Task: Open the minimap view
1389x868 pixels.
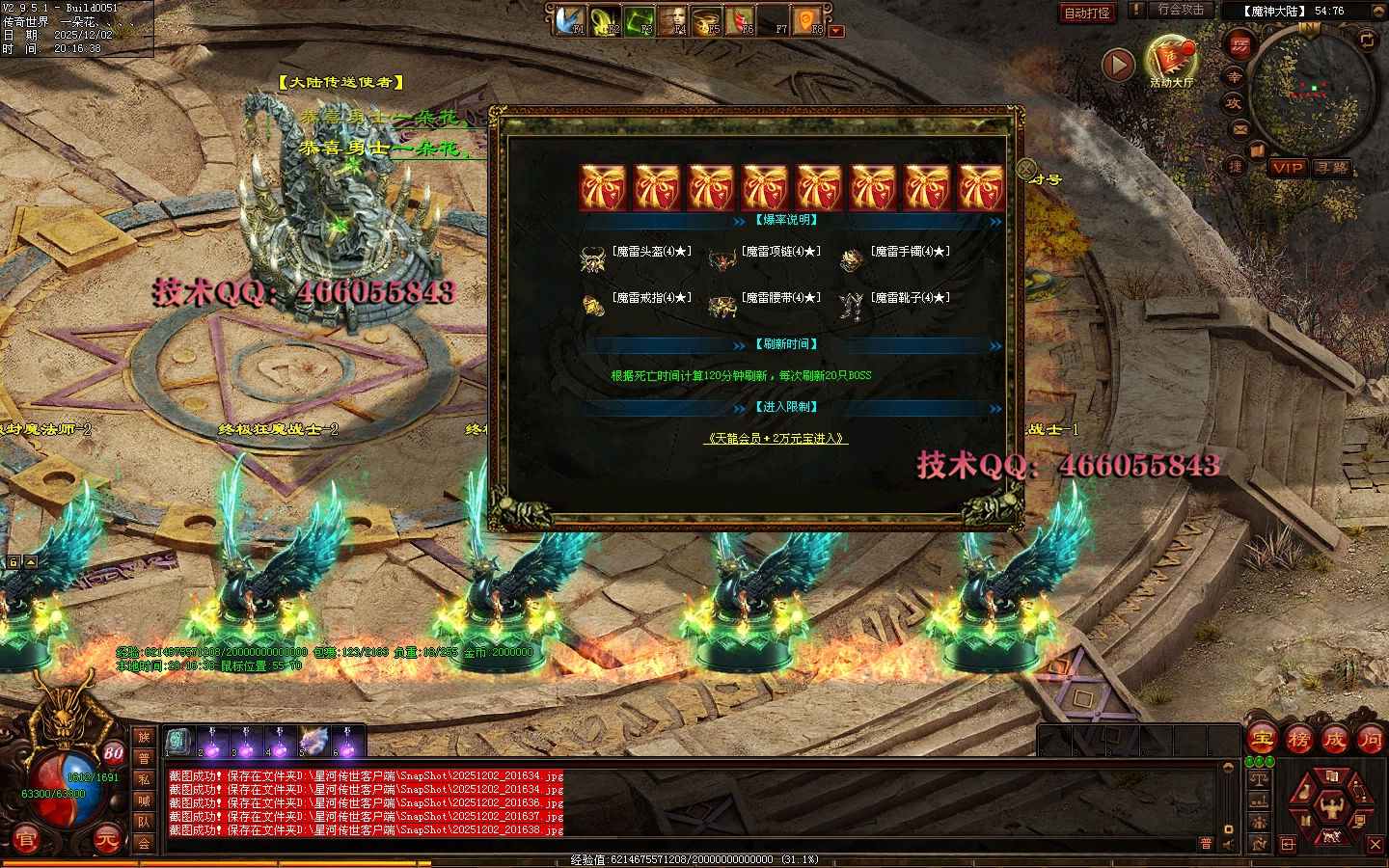Action: [x=1312, y=92]
